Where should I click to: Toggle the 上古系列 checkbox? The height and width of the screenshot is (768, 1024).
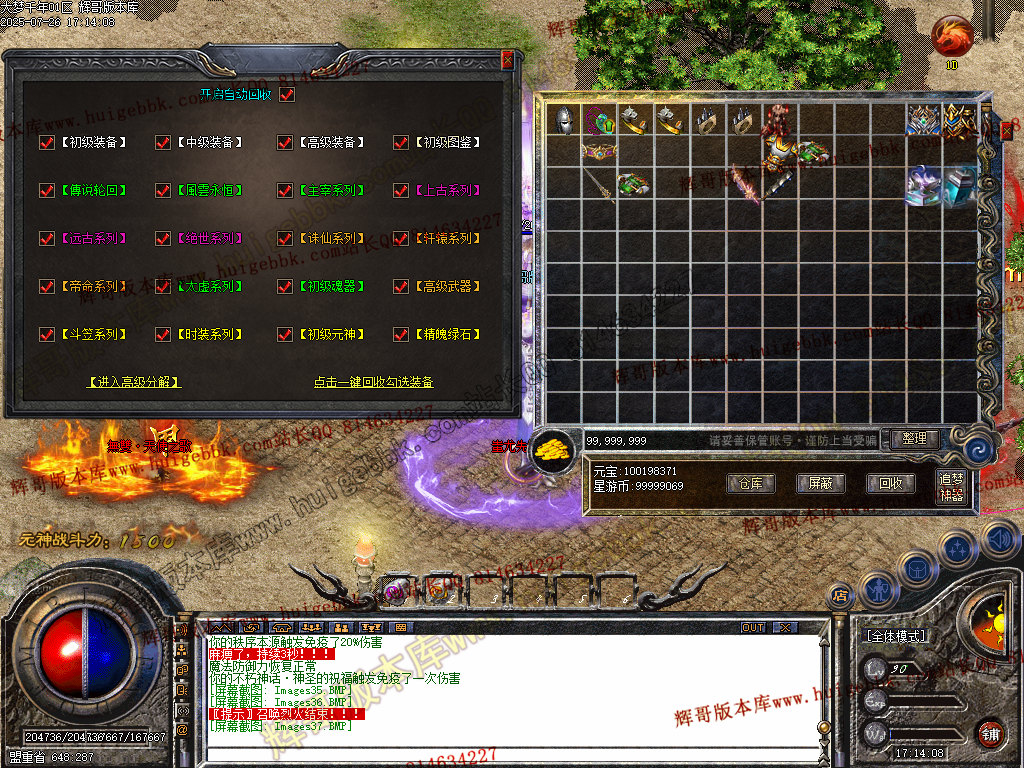(401, 191)
